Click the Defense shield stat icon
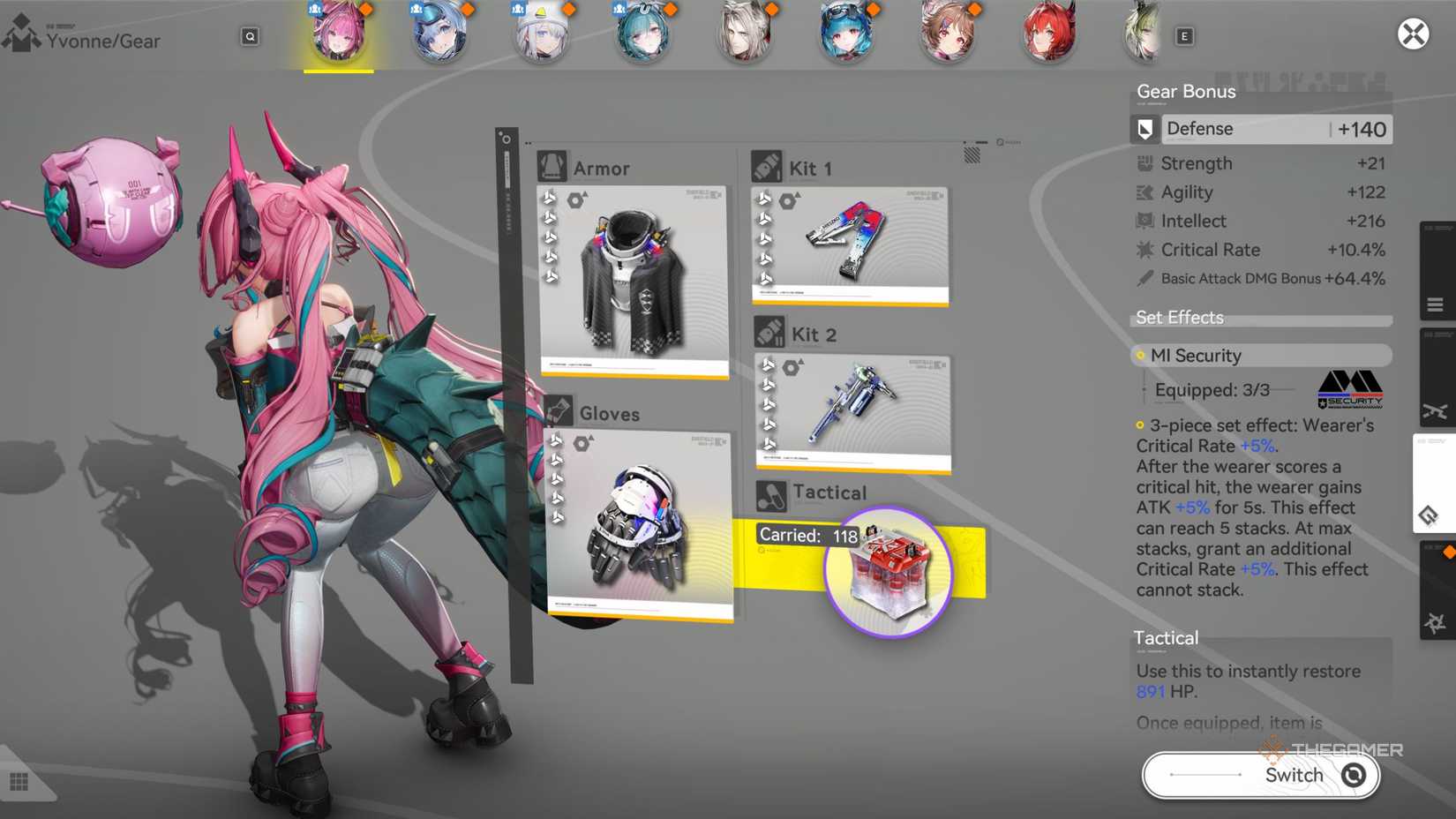1456x819 pixels. pos(1145,128)
